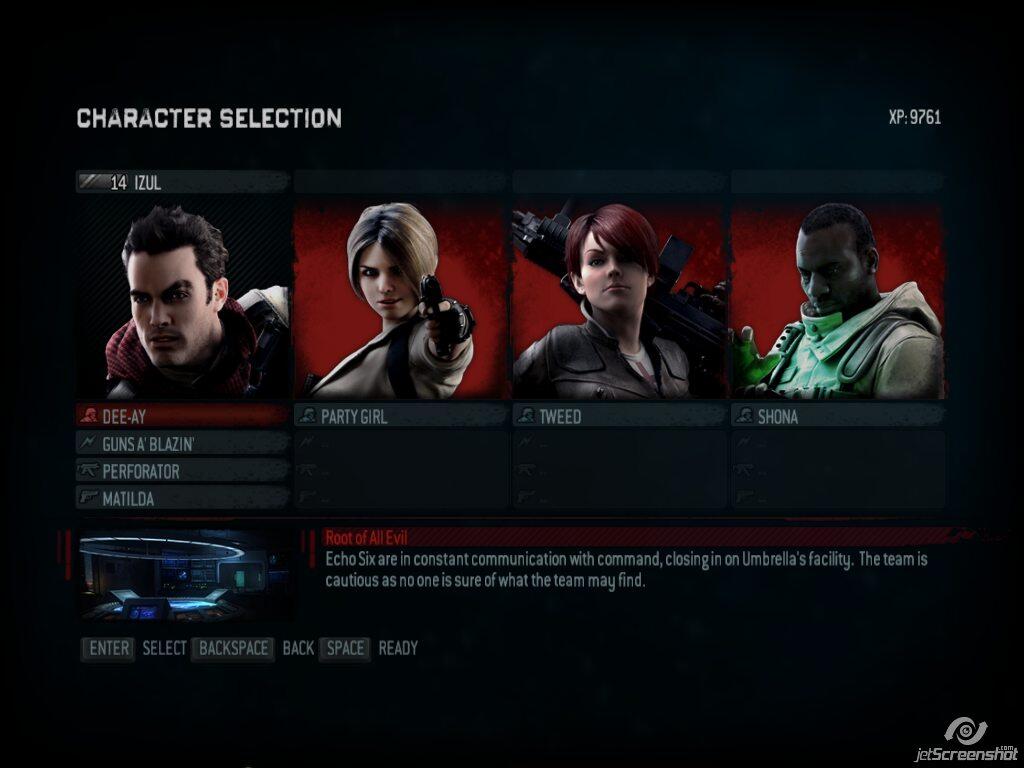Click the IZUL player name bar
Screen dimensions: 1024x768
183,182
